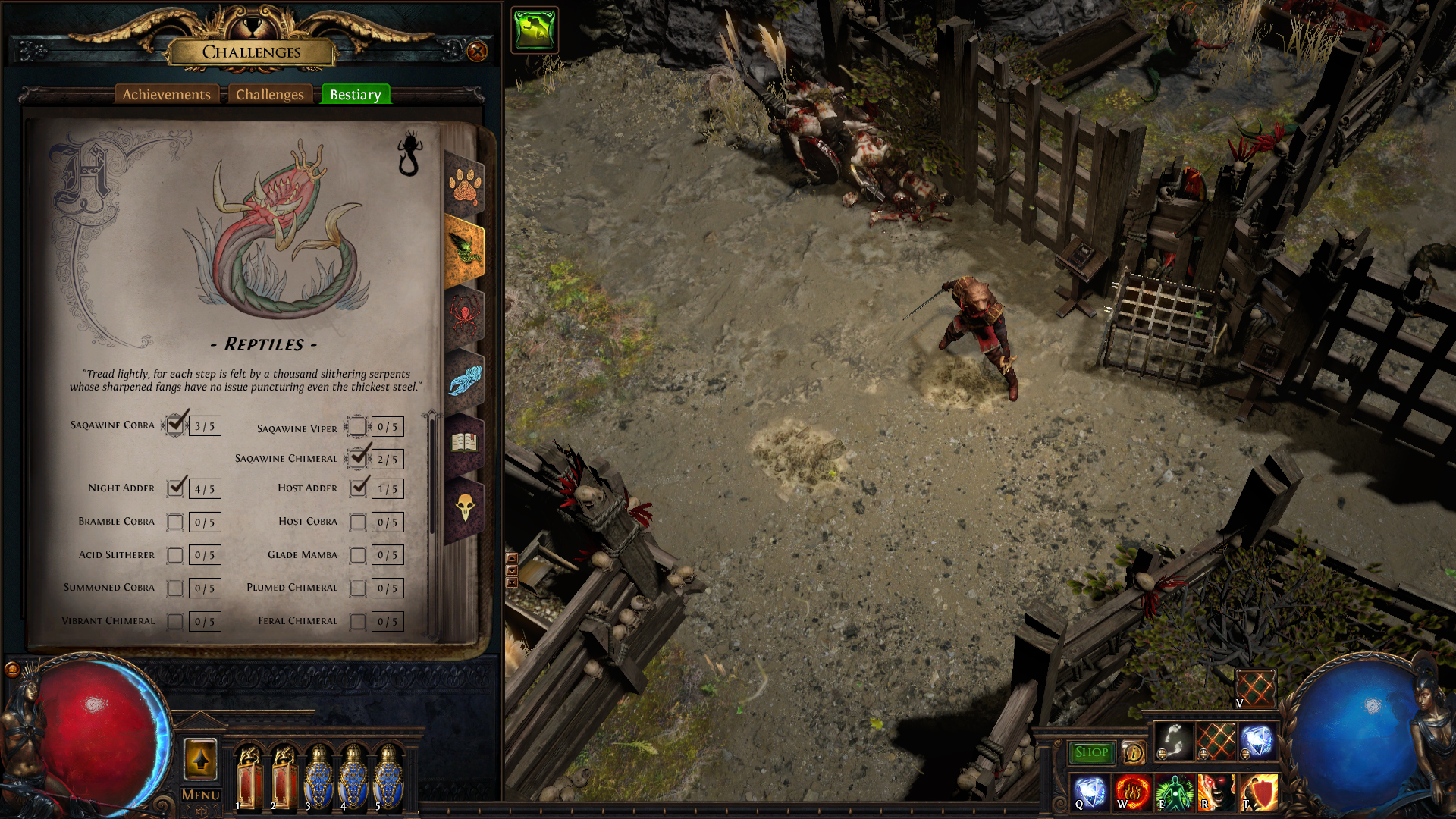Activate the shield skill on T
The image size is (1456, 819).
click(x=1259, y=793)
